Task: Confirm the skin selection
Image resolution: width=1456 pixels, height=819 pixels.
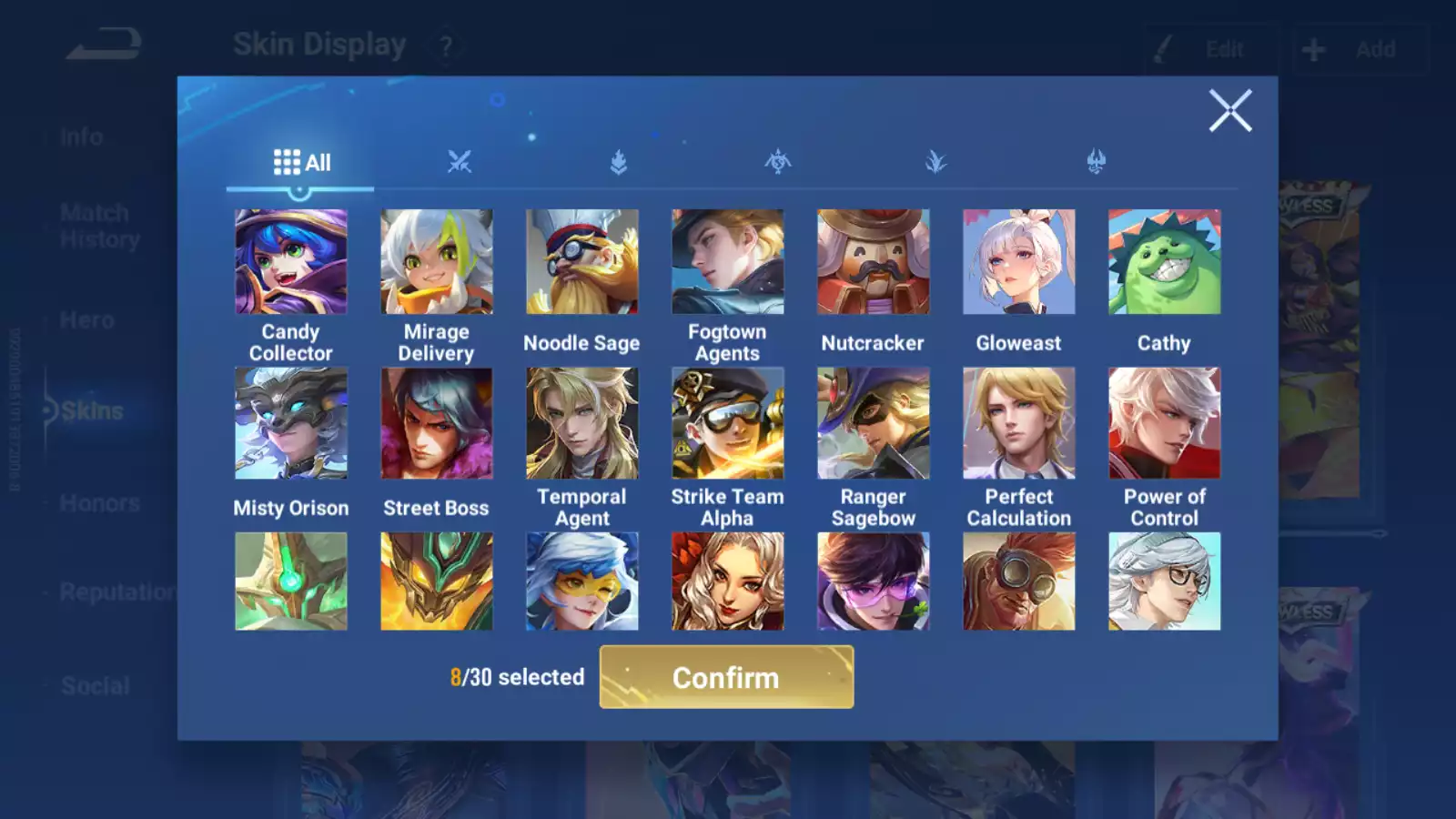Action: 726,677
